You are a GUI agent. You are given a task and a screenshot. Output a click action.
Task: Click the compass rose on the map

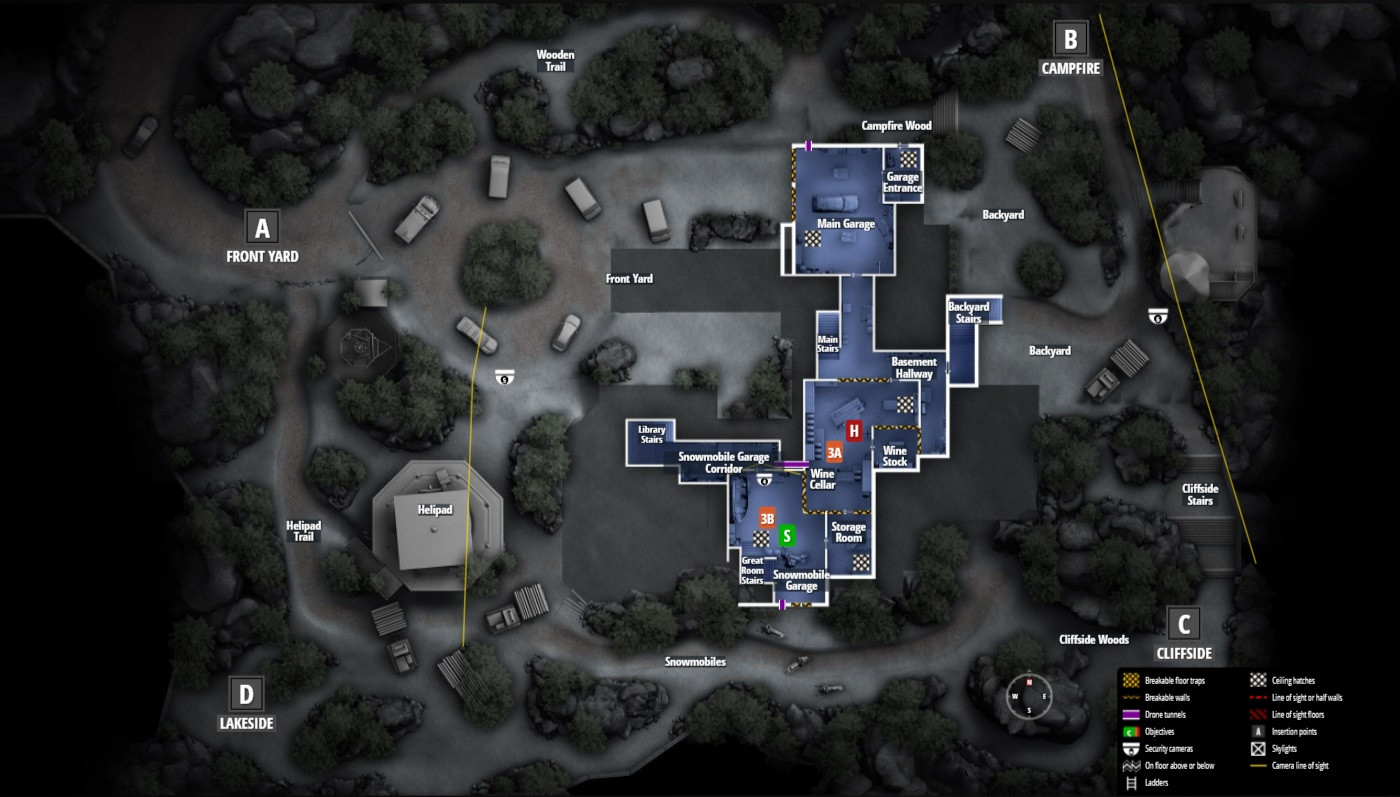coord(1029,696)
